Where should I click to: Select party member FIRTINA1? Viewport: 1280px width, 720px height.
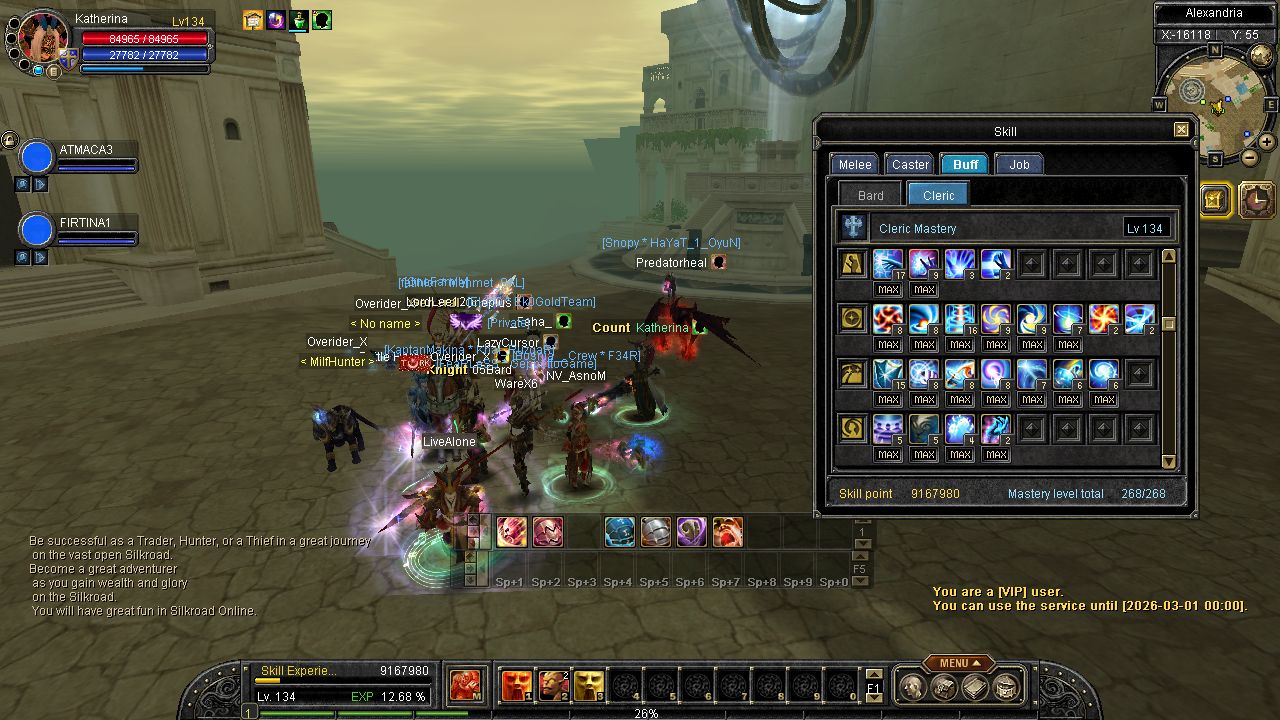37,230
